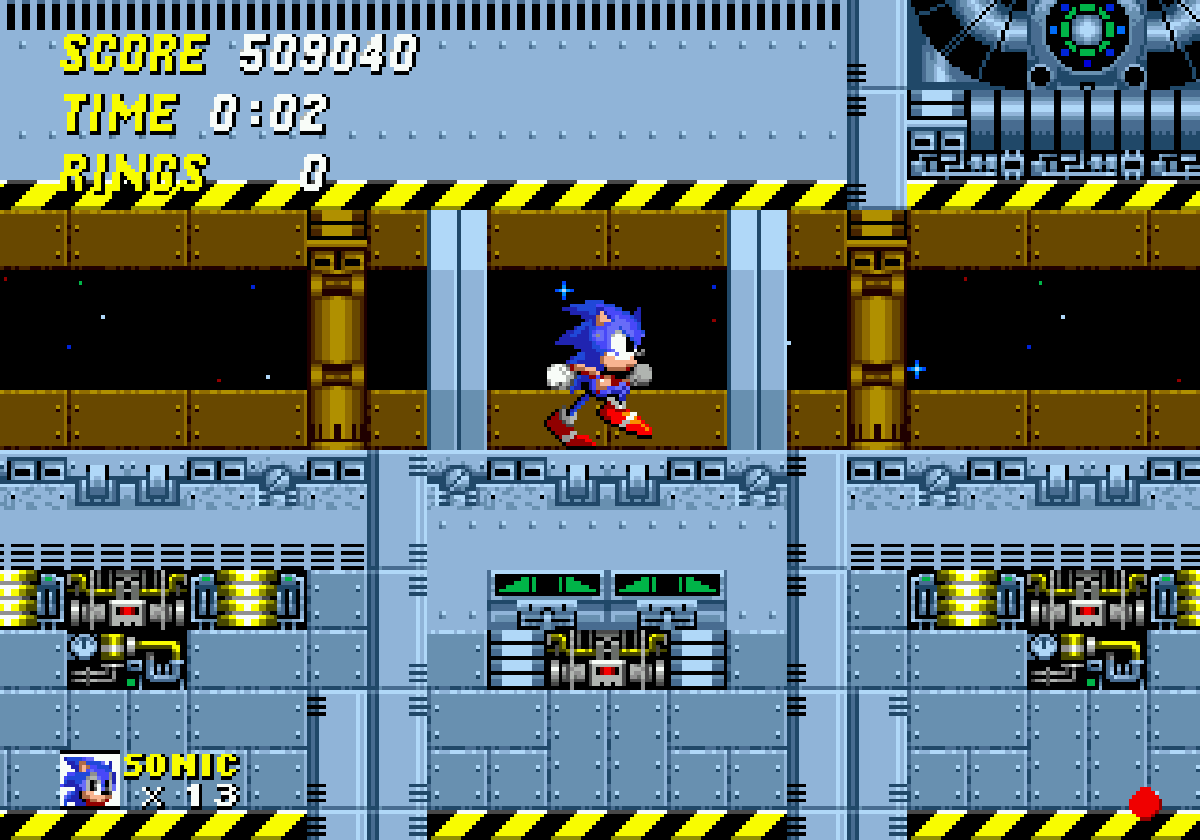This screenshot has height=840, width=1200.
Task: Click the red recording indicator dot
Action: click(x=1145, y=803)
